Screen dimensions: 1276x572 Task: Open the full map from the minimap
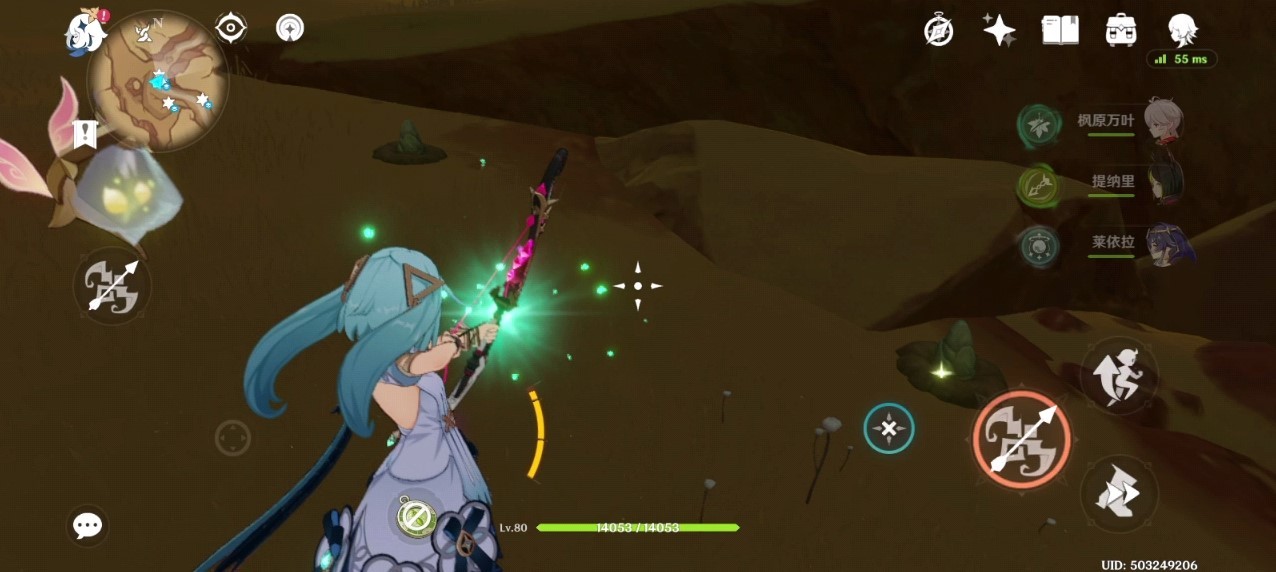(x=157, y=81)
